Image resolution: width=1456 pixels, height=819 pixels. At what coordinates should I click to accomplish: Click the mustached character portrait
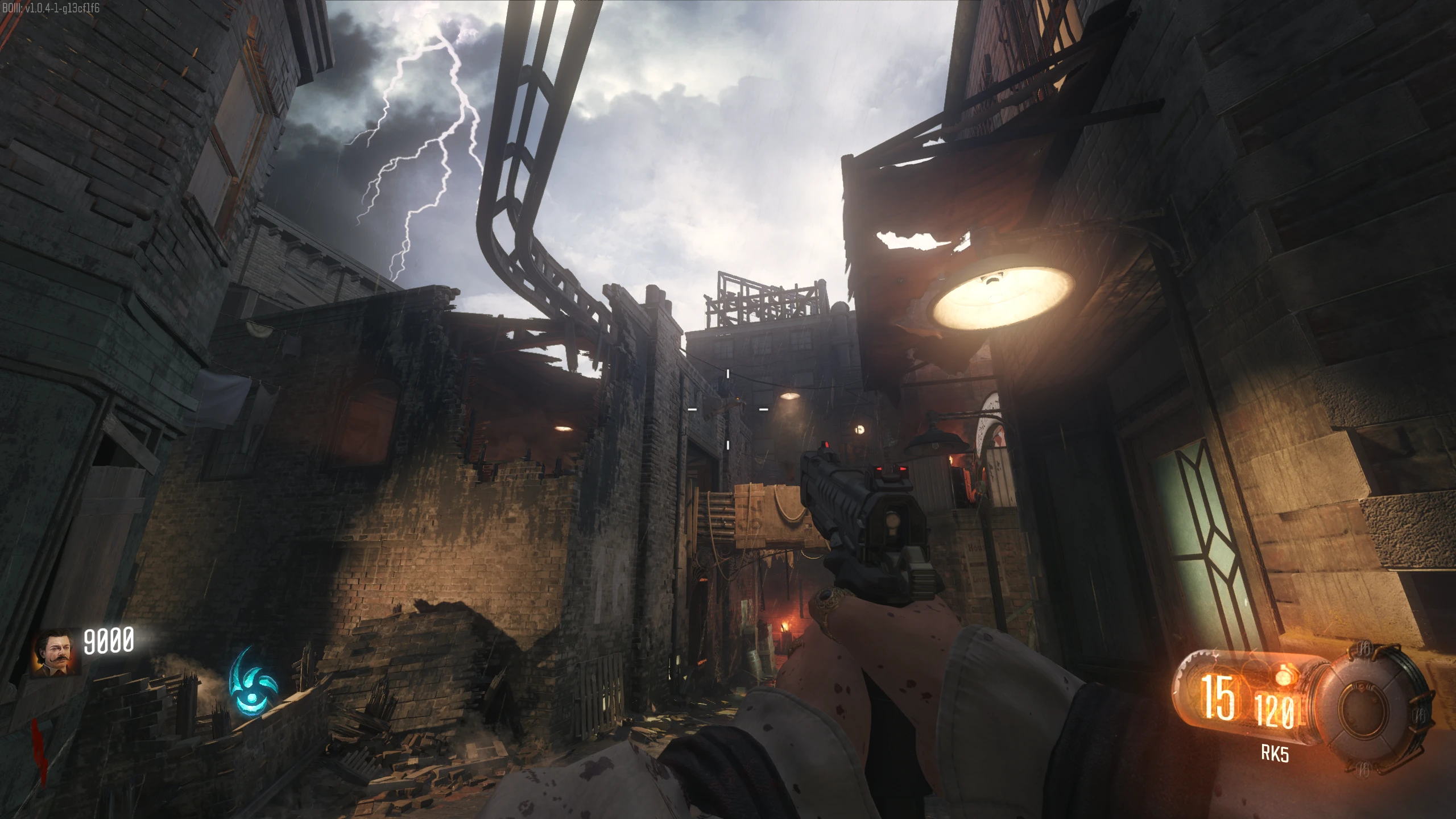tap(56, 652)
